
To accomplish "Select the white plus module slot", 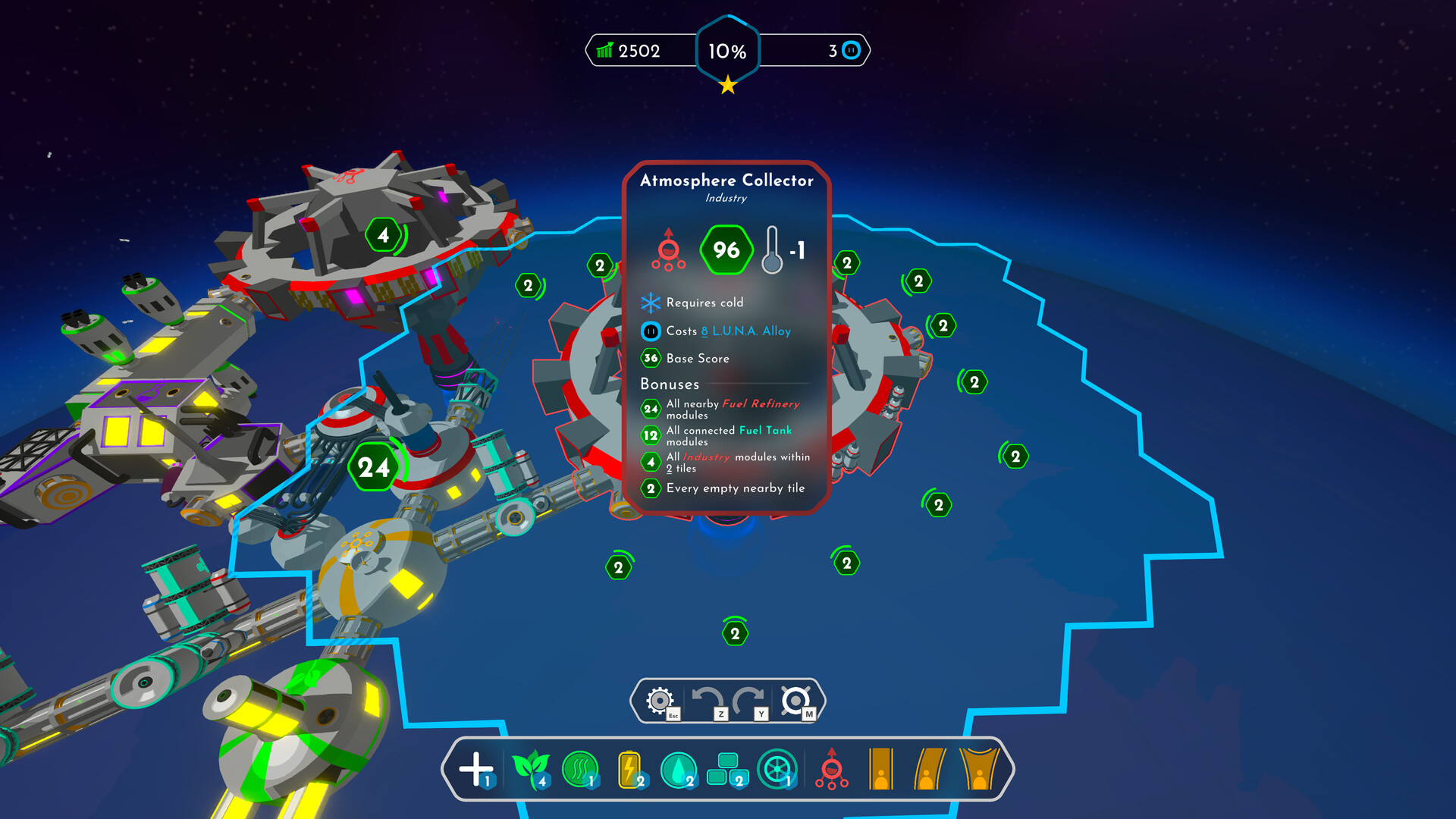I will coord(476,769).
